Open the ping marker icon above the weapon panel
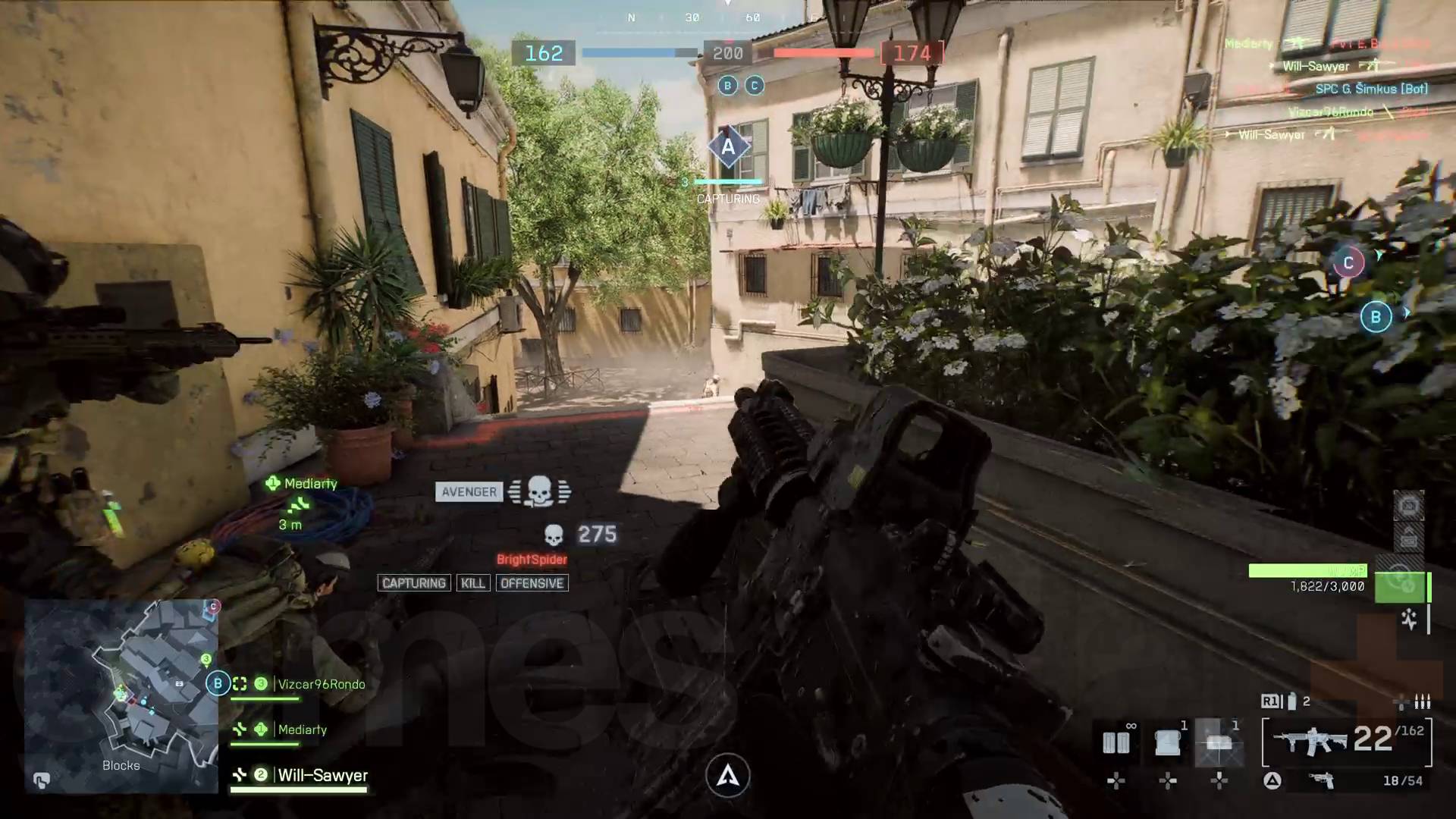Image resolution: width=1456 pixels, height=819 pixels. point(1408,507)
